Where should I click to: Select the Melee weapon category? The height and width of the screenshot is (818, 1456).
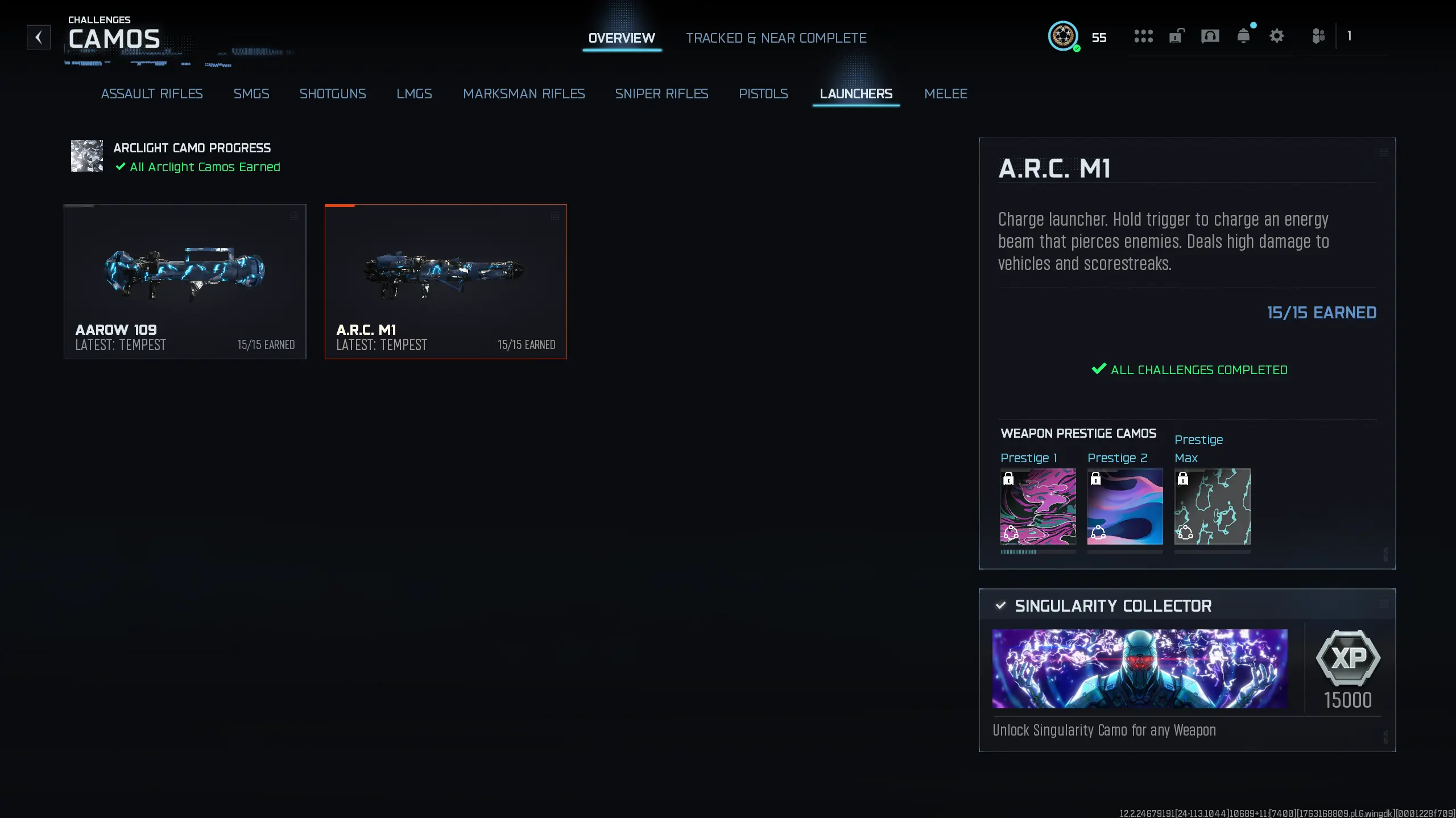point(946,94)
